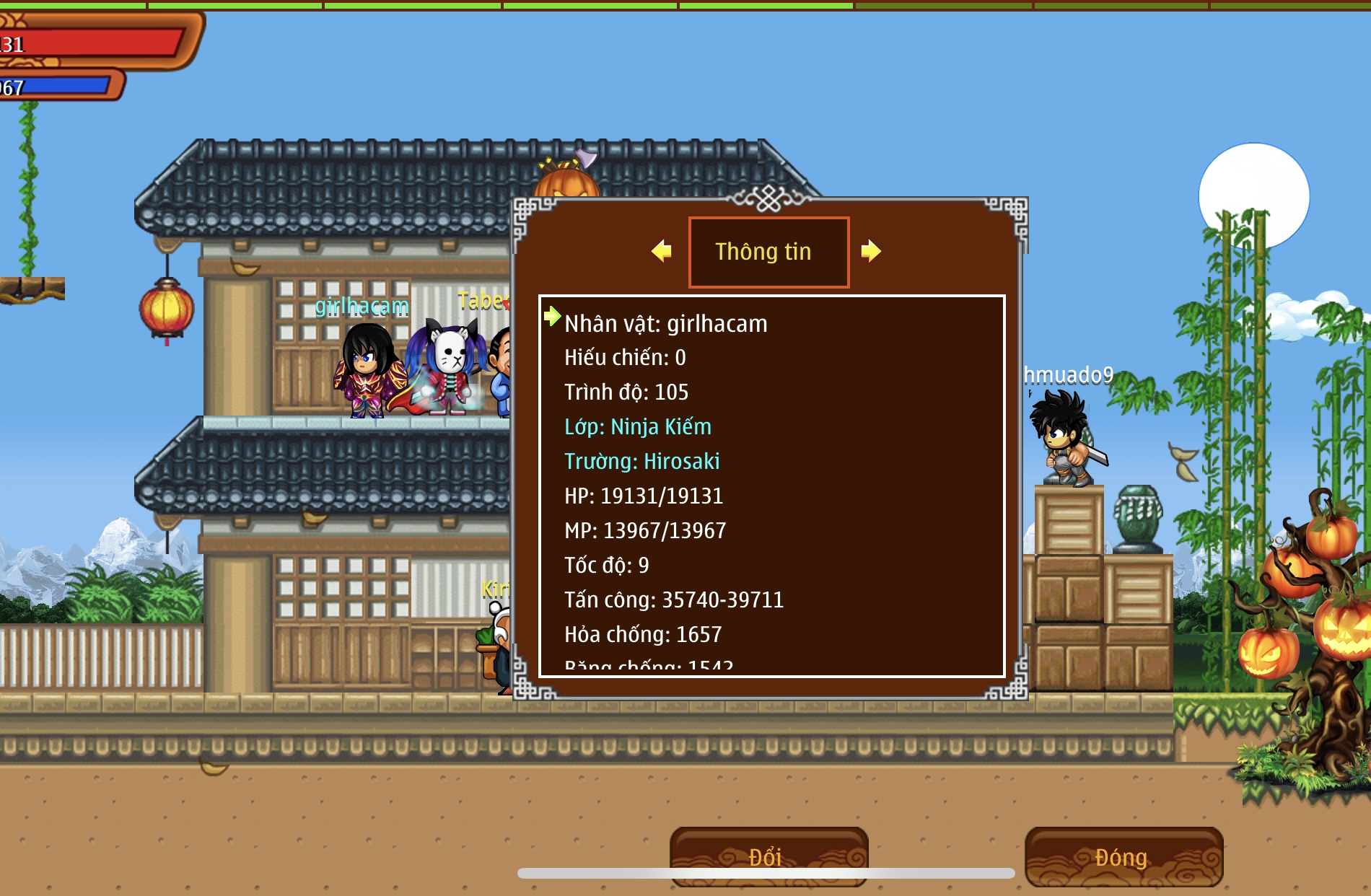Click the Hỏa chống: 1657 row
The width and height of the screenshot is (1371, 896).
coord(642,635)
